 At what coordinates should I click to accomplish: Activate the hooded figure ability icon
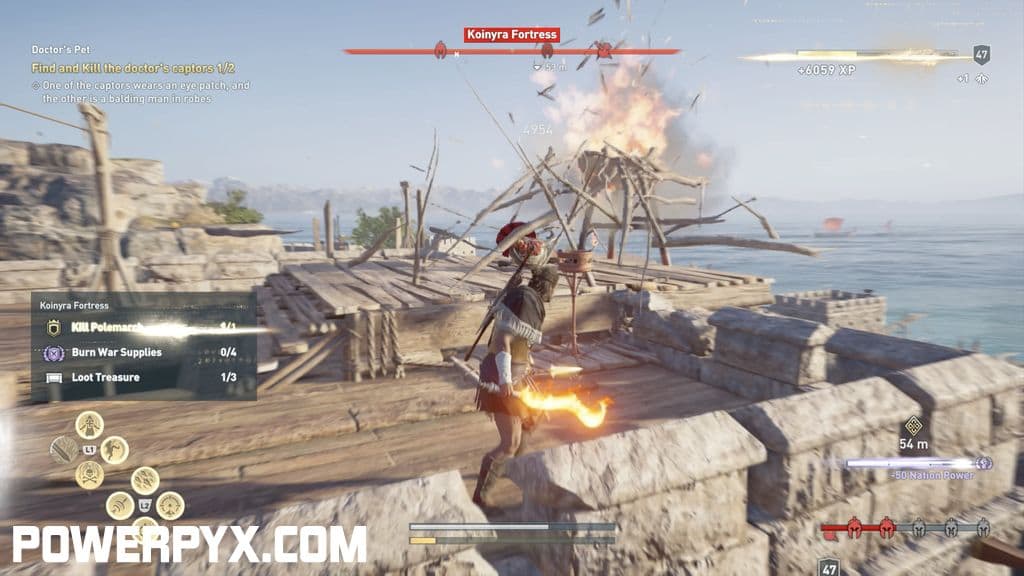(89, 424)
